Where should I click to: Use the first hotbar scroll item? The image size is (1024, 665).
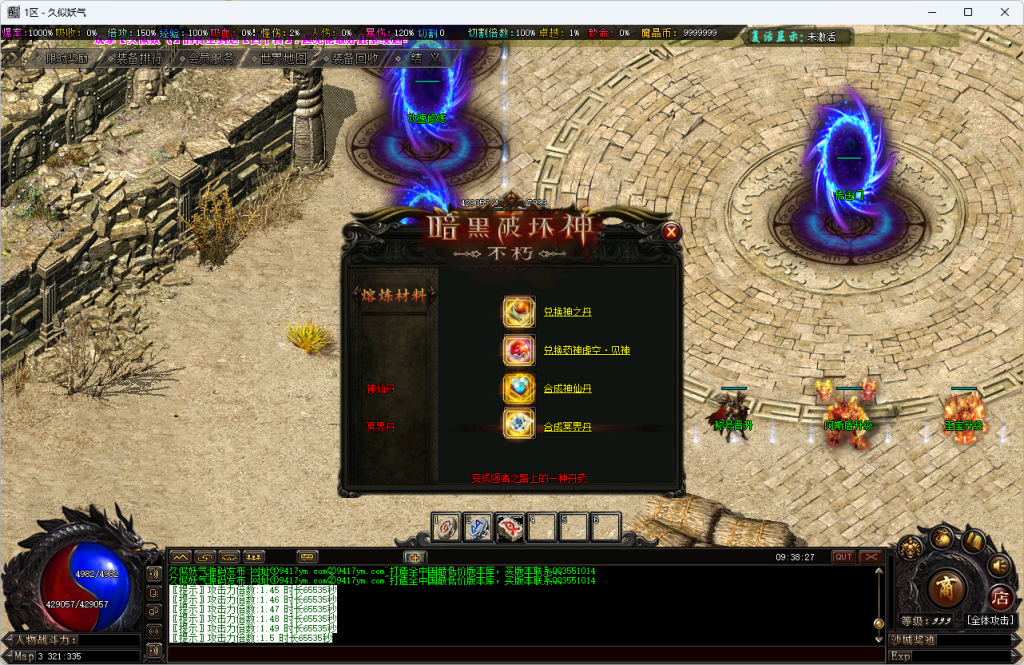445,525
